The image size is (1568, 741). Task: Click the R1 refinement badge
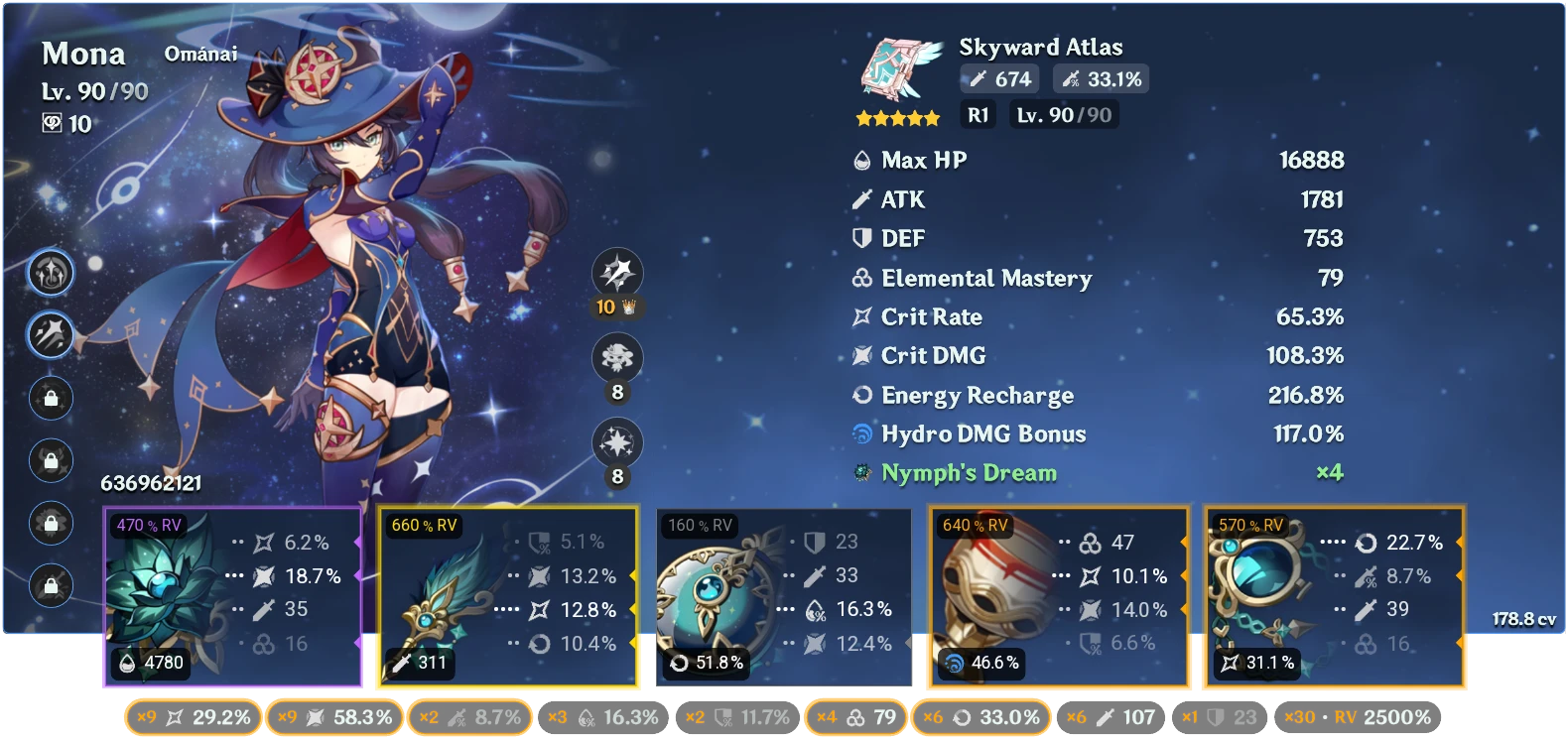[x=977, y=116]
